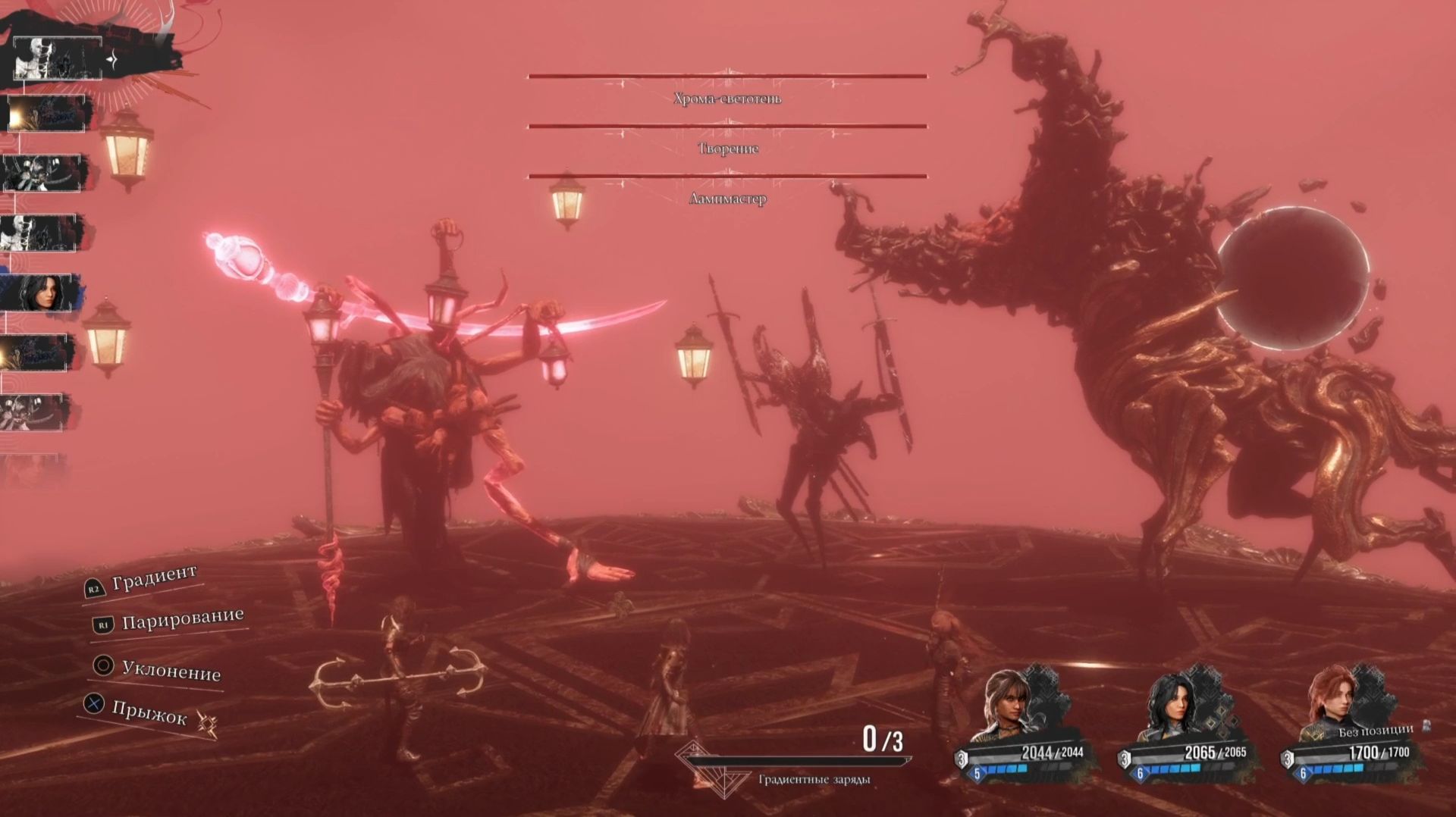Activate the Уклонение action
This screenshot has width=1456, height=817.
(x=171, y=671)
